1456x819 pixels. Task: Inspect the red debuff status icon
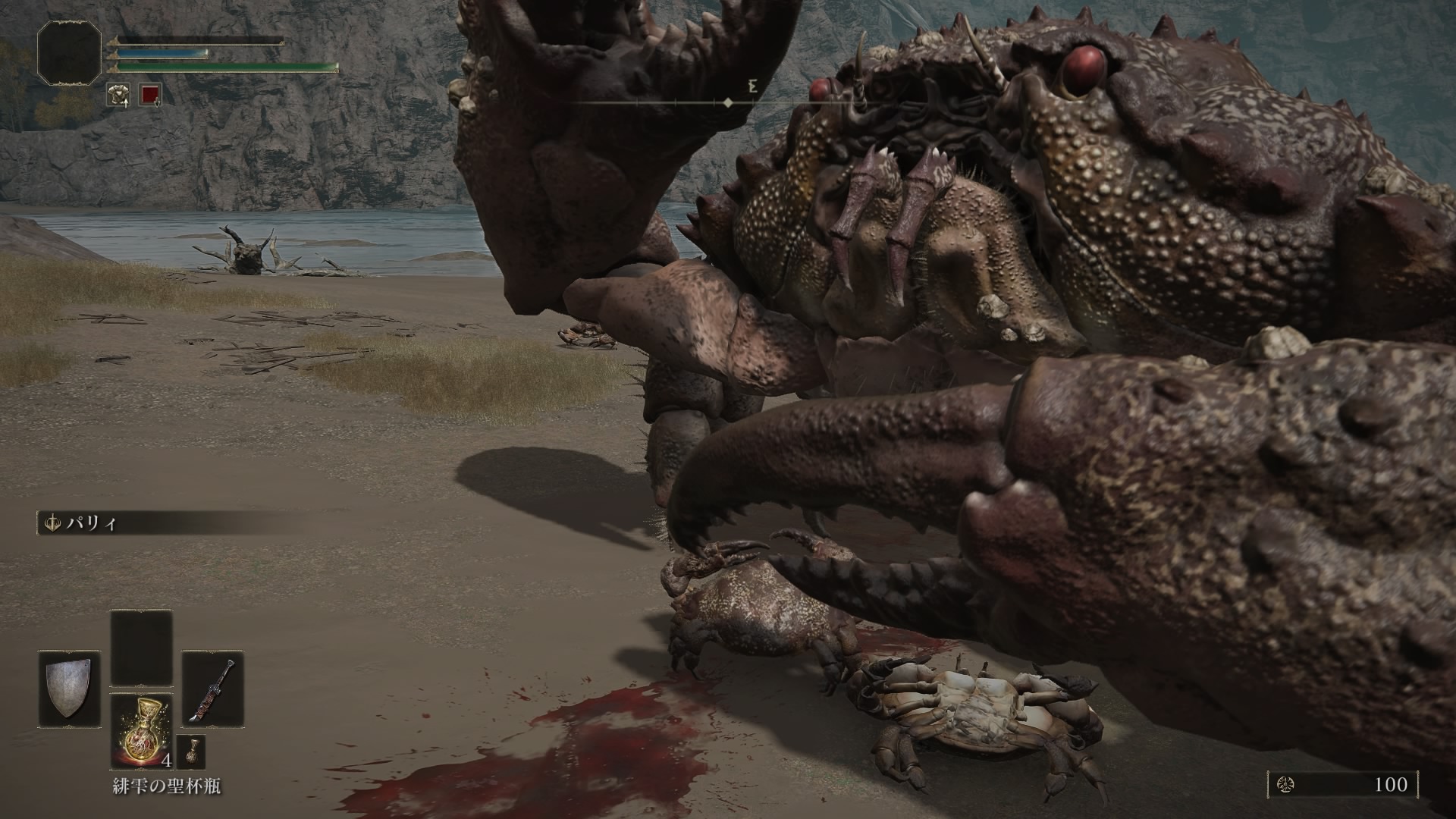(x=151, y=95)
